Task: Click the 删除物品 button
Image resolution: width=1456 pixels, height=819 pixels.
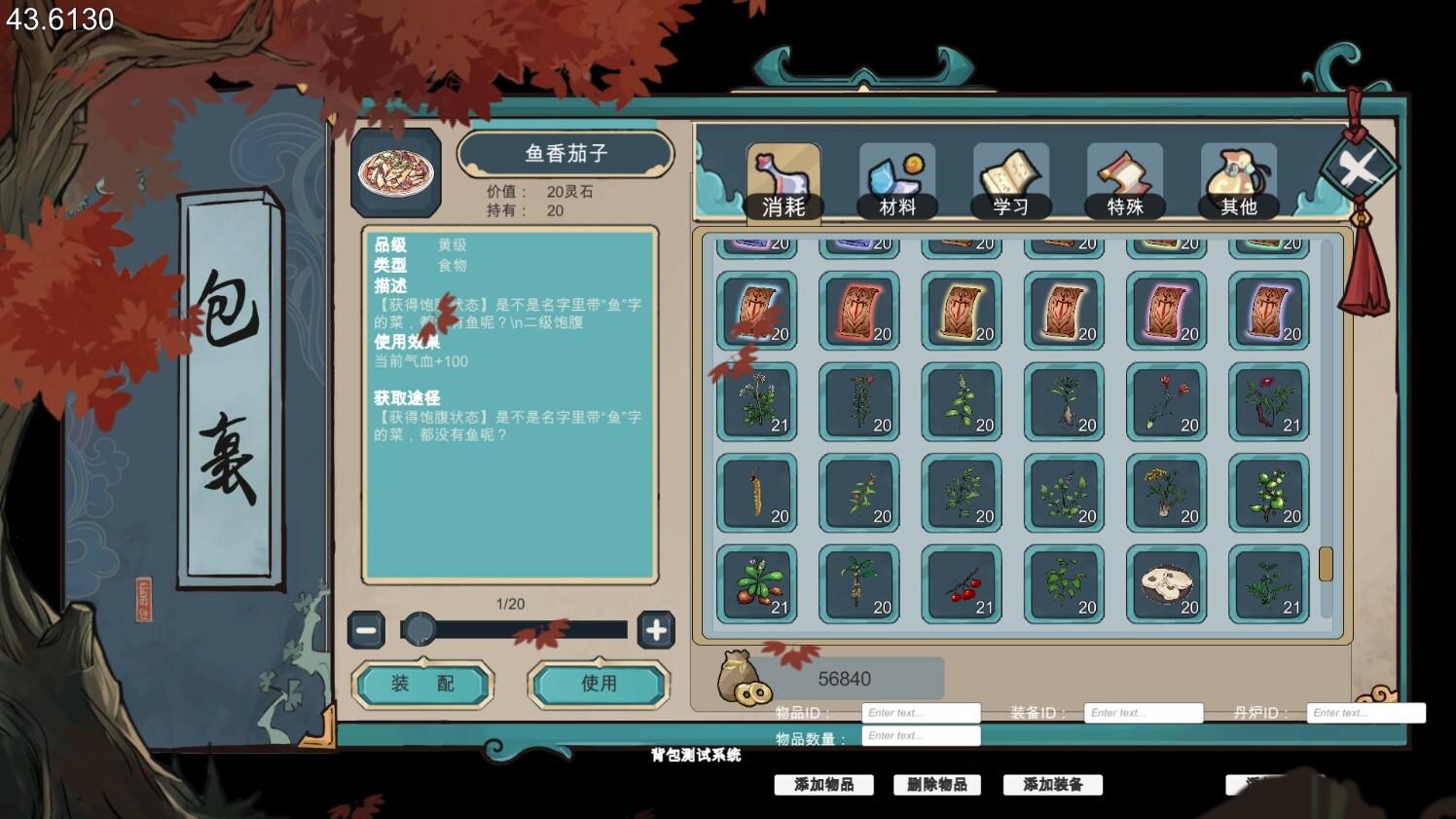Action: (937, 785)
